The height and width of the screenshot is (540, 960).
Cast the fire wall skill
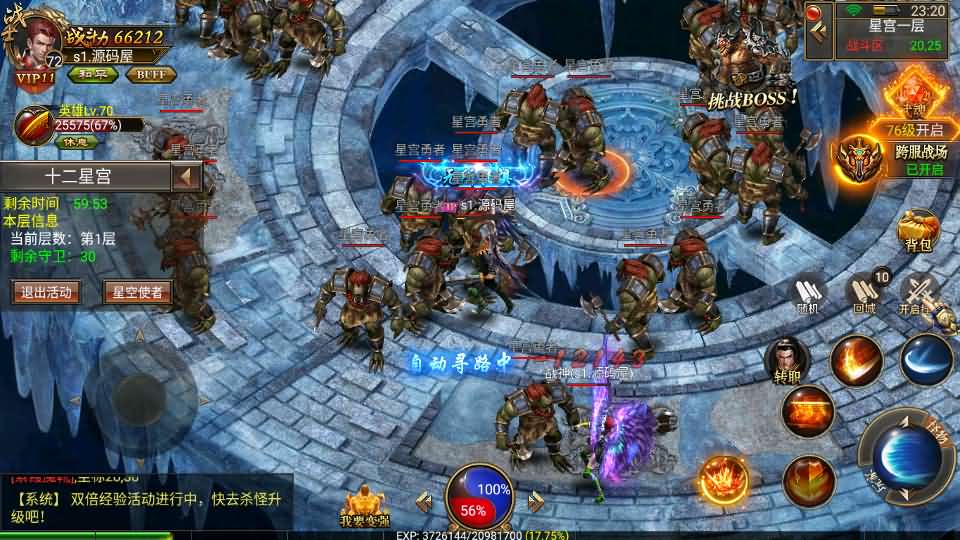(x=806, y=411)
